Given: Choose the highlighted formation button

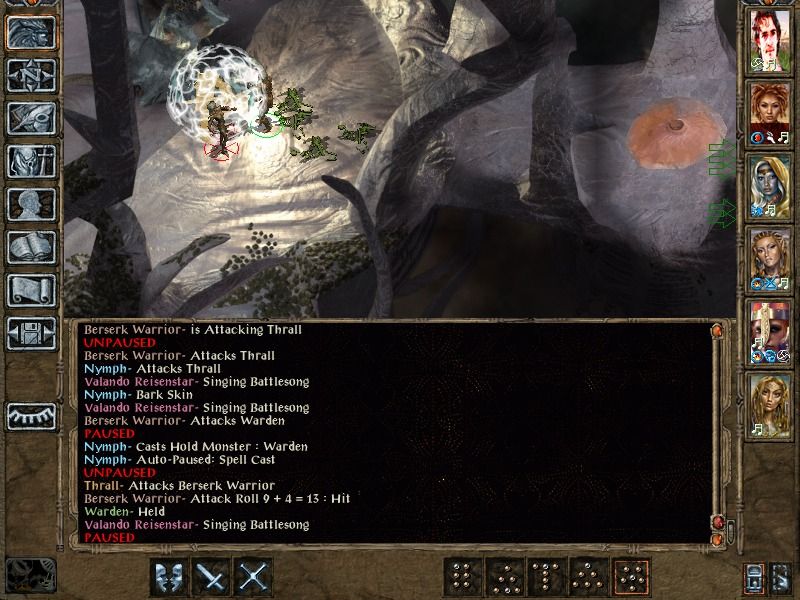Looking at the screenshot, I should pyautogui.click(x=632, y=577).
